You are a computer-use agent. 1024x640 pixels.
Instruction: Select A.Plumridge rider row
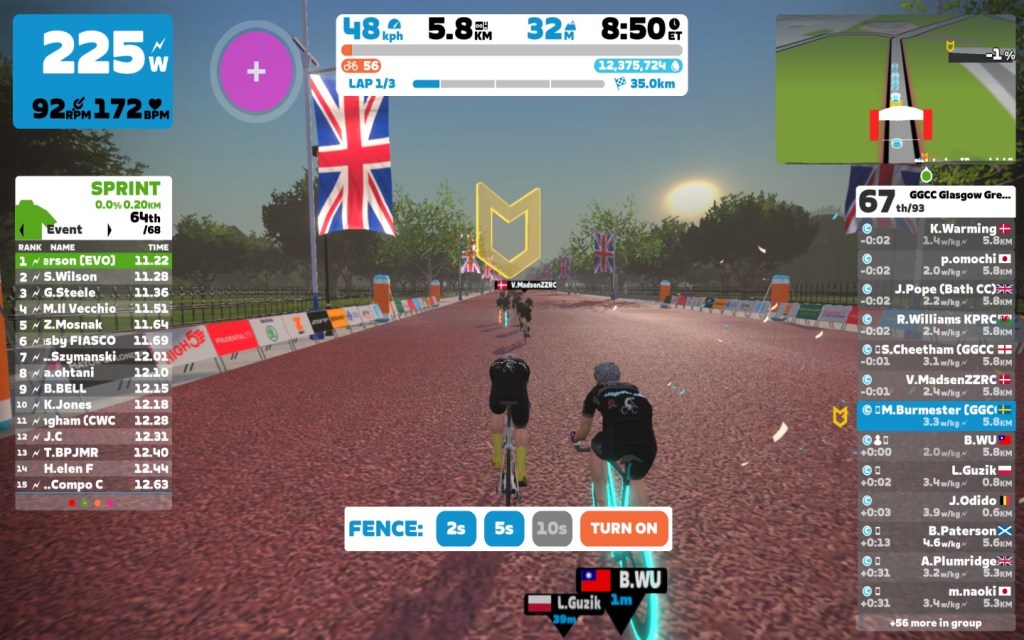[936, 567]
